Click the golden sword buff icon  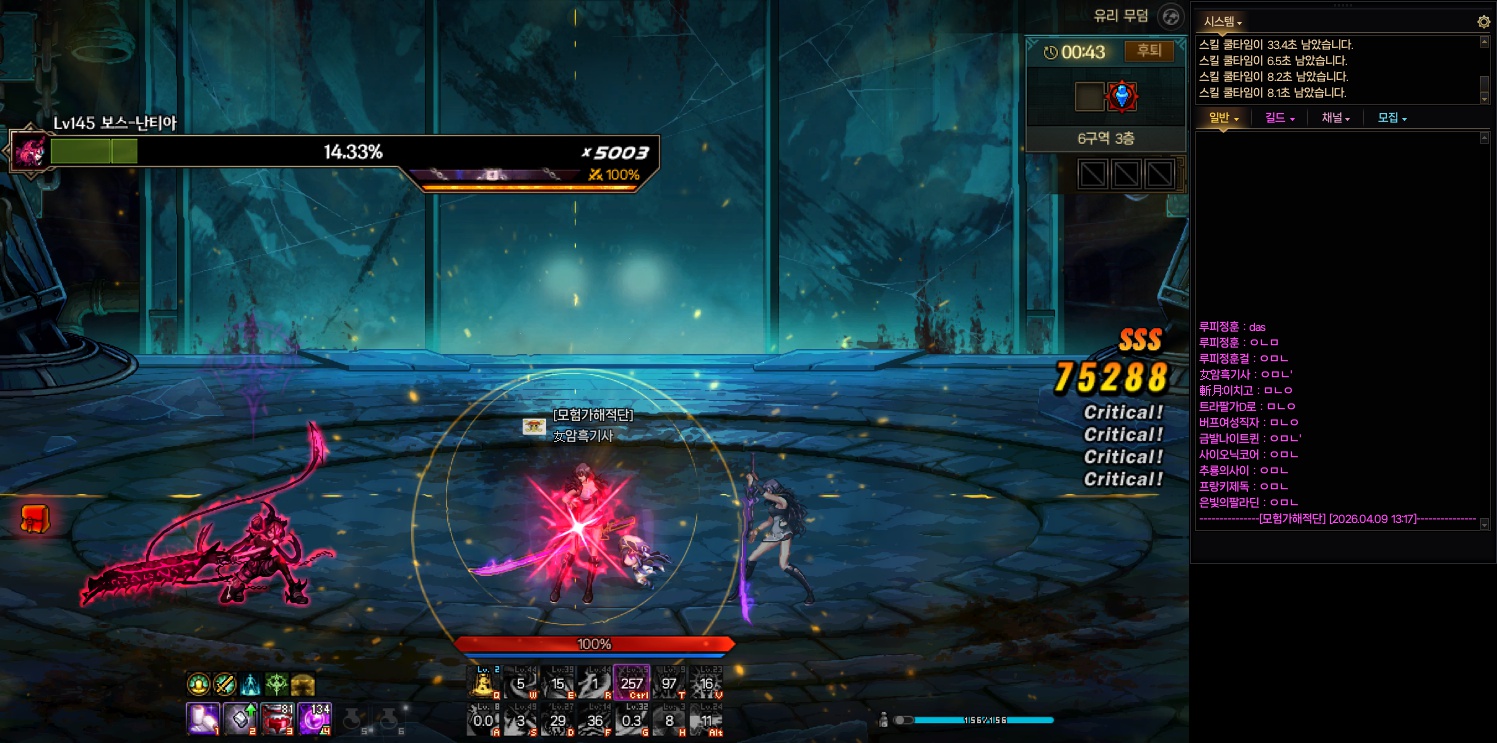coord(224,685)
